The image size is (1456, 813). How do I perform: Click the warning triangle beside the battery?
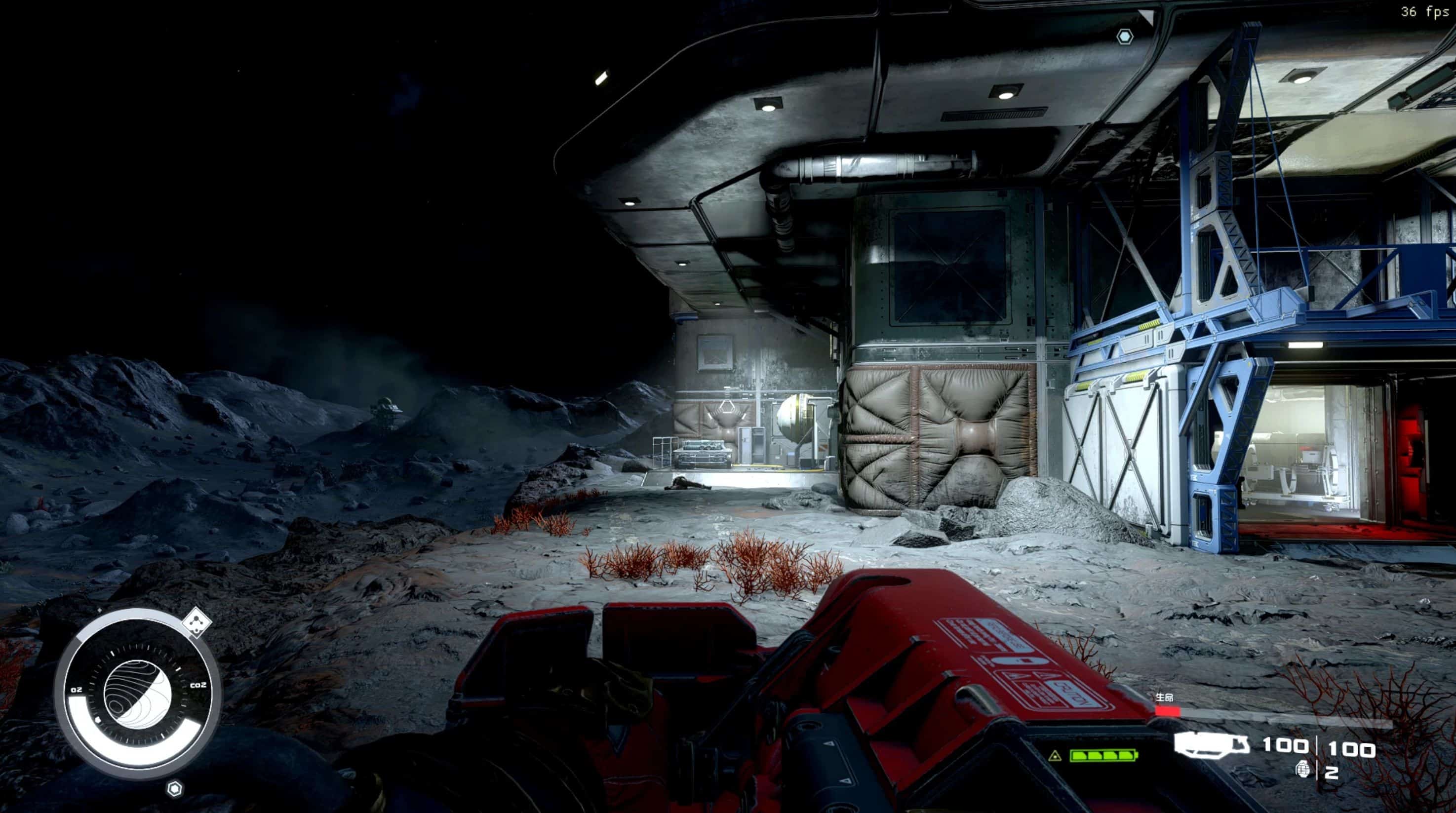tap(1055, 756)
